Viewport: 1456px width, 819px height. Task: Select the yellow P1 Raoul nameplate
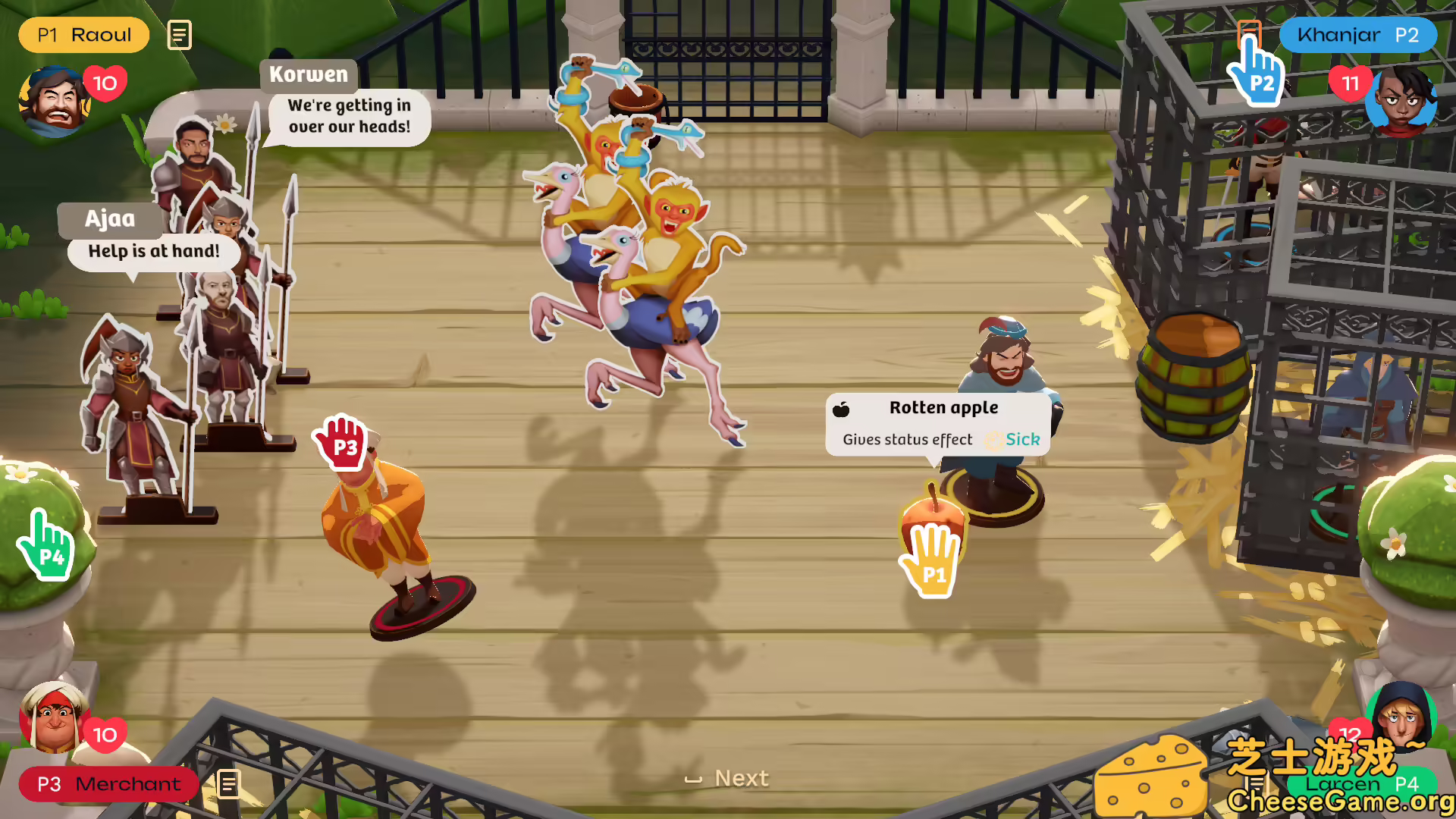point(83,34)
